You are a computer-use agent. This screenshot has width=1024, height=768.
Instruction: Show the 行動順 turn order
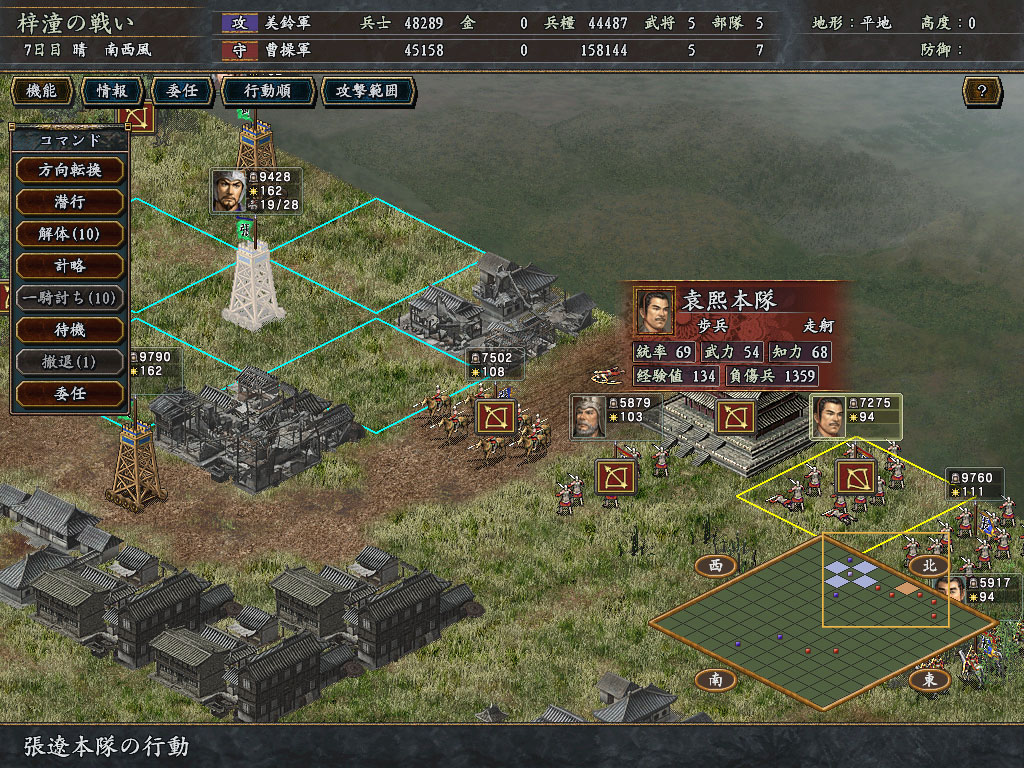tap(266, 91)
